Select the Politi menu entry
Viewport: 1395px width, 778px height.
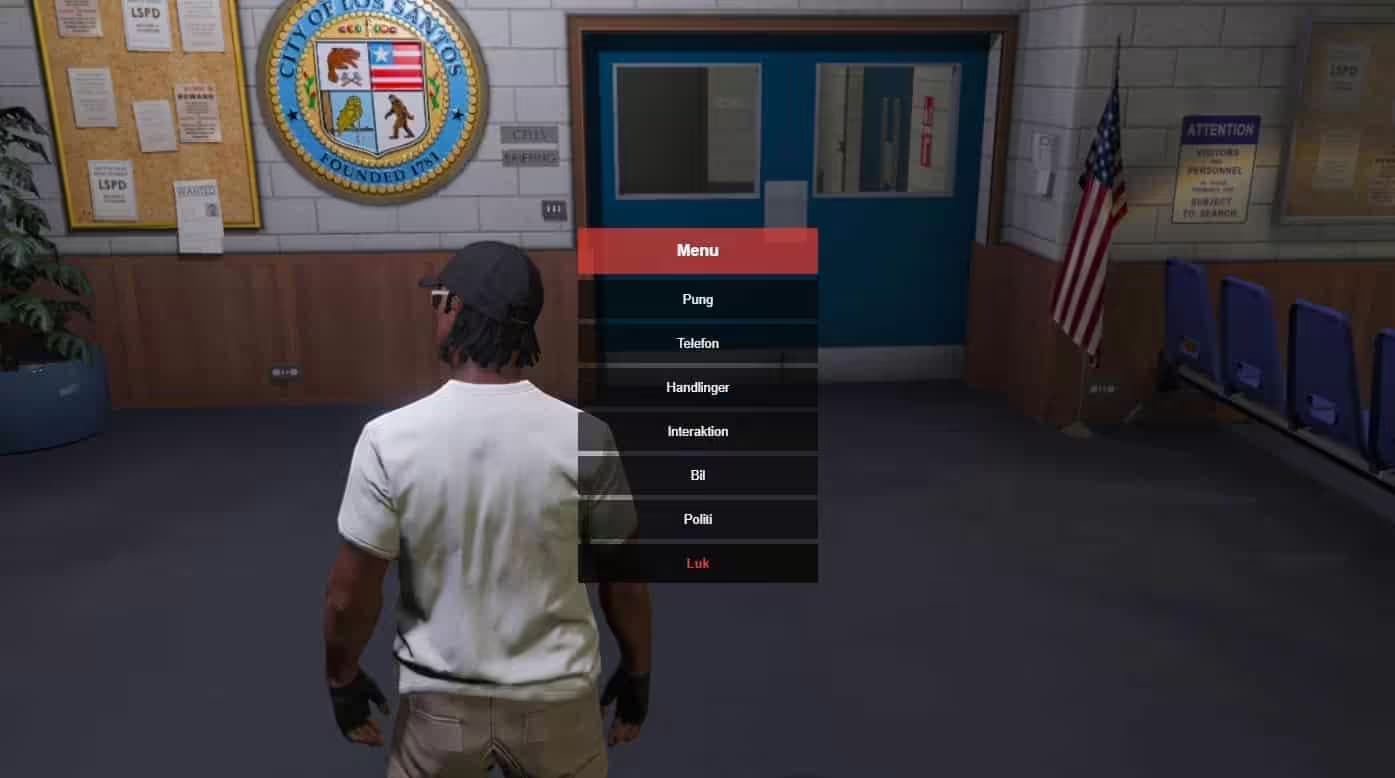pyautogui.click(x=697, y=519)
